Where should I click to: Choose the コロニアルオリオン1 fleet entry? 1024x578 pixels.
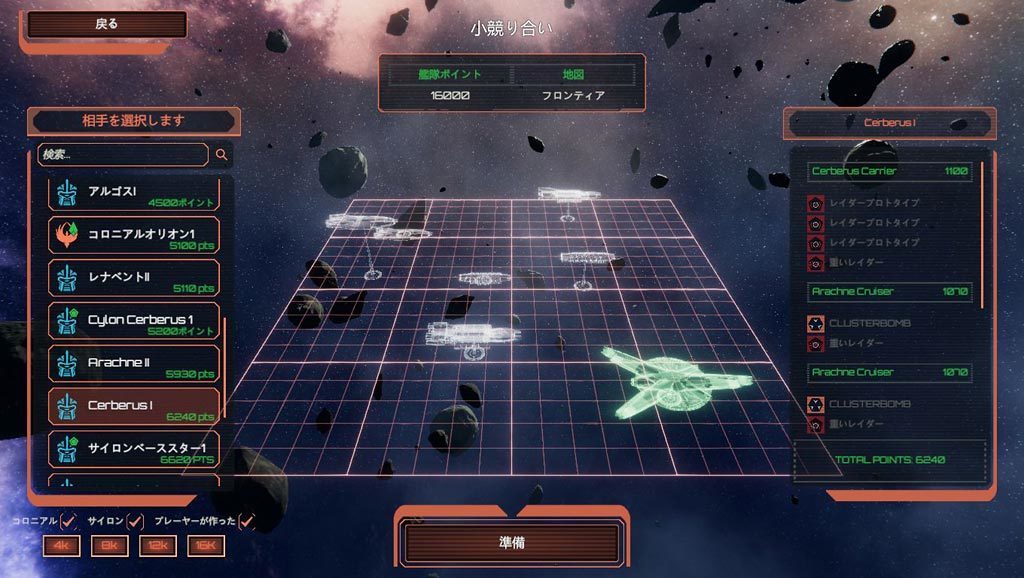point(134,236)
